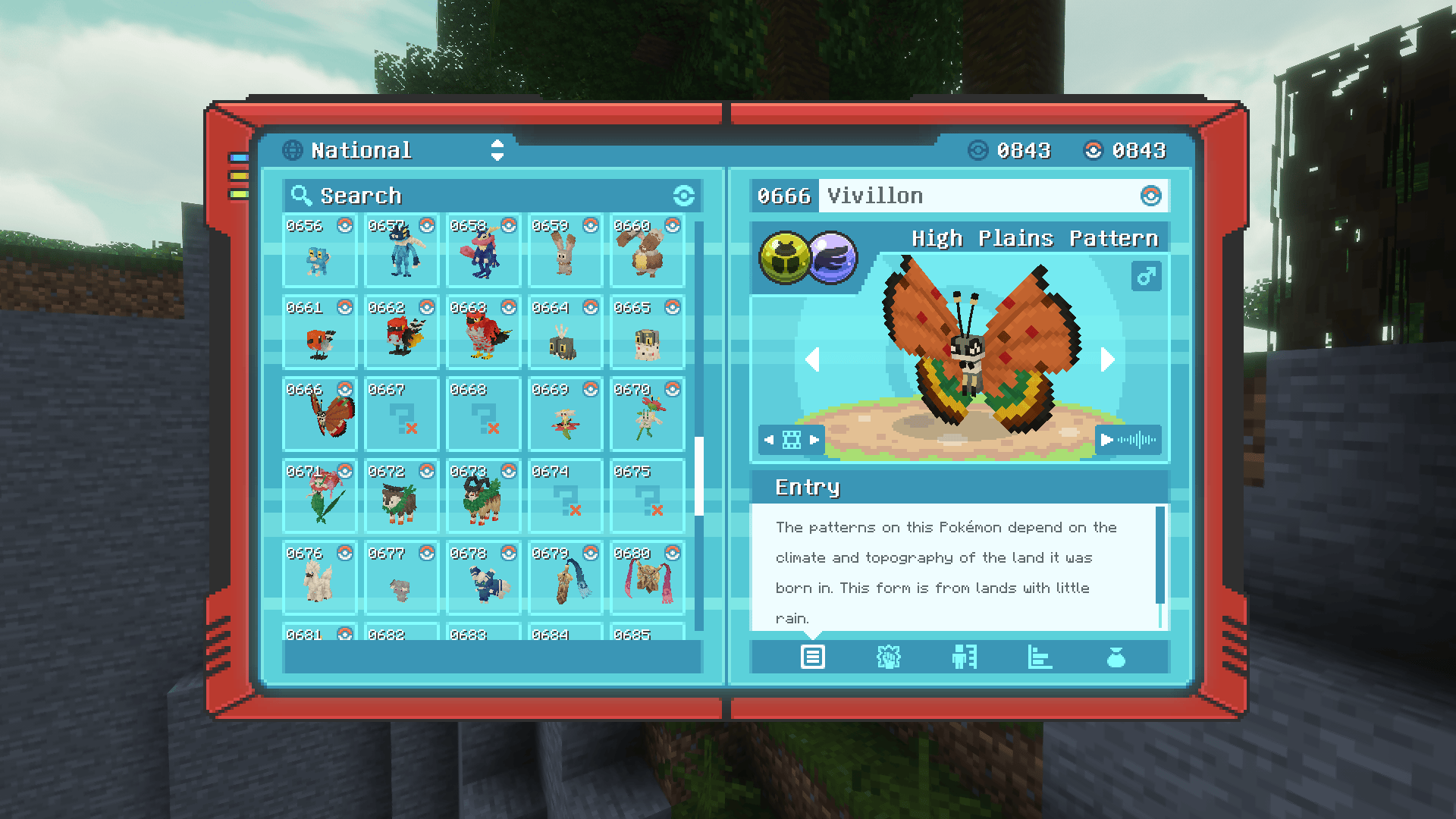Image resolution: width=1456 pixels, height=819 pixels.
Task: Toggle the male gender symbol button
Action: click(1146, 276)
